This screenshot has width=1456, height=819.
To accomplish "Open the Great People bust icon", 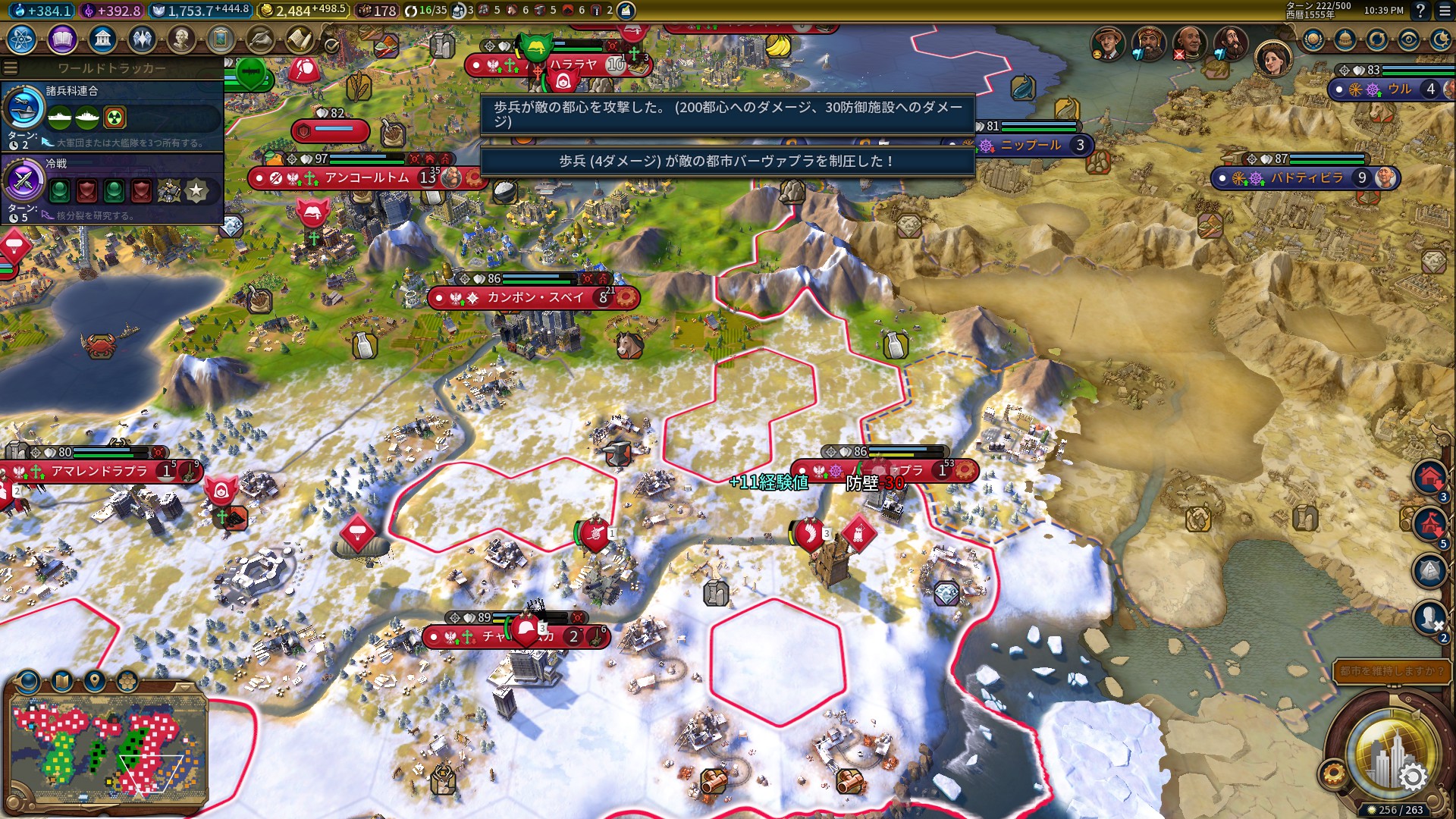I will click(x=181, y=39).
